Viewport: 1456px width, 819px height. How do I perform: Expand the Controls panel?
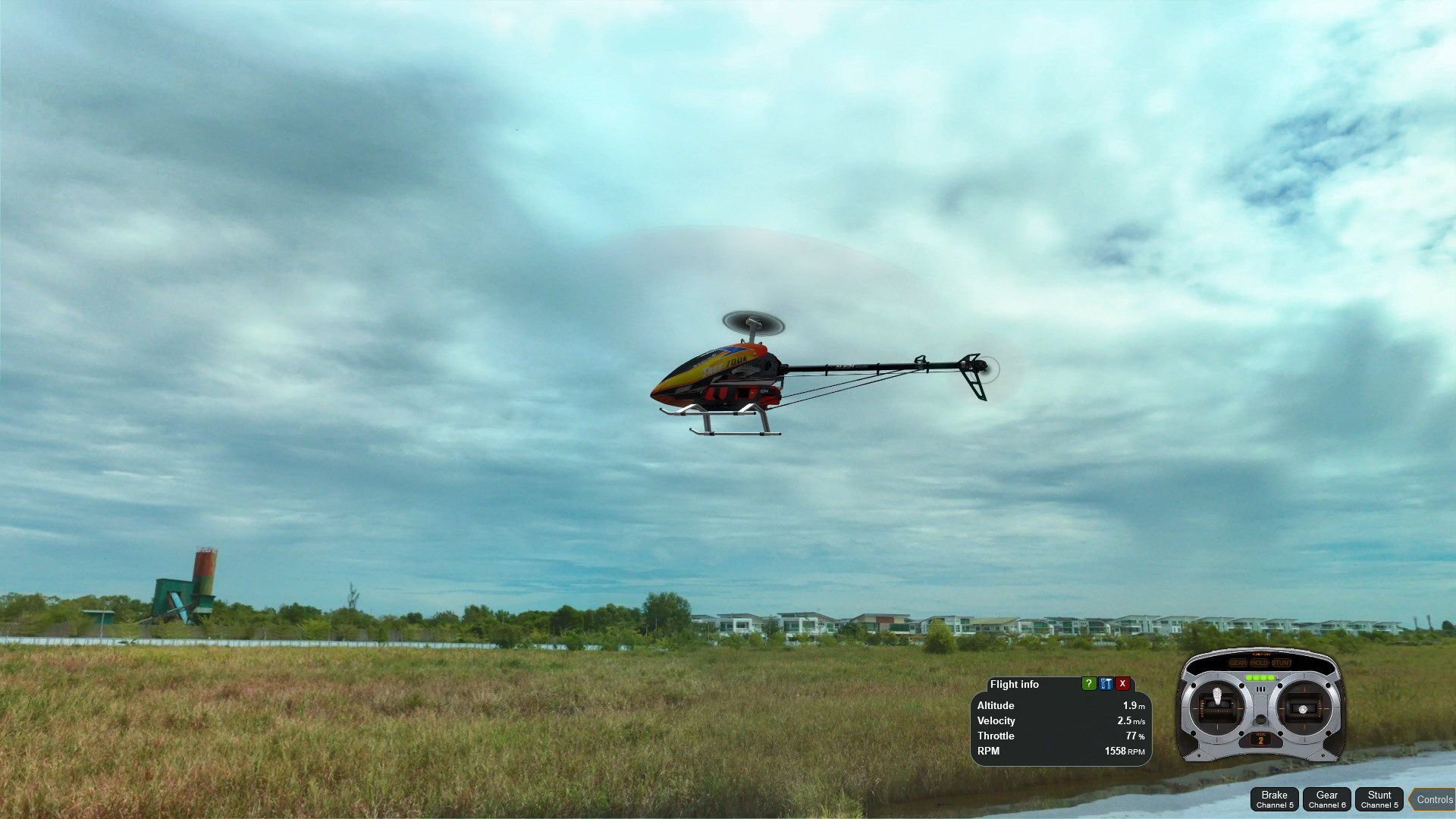1436,799
